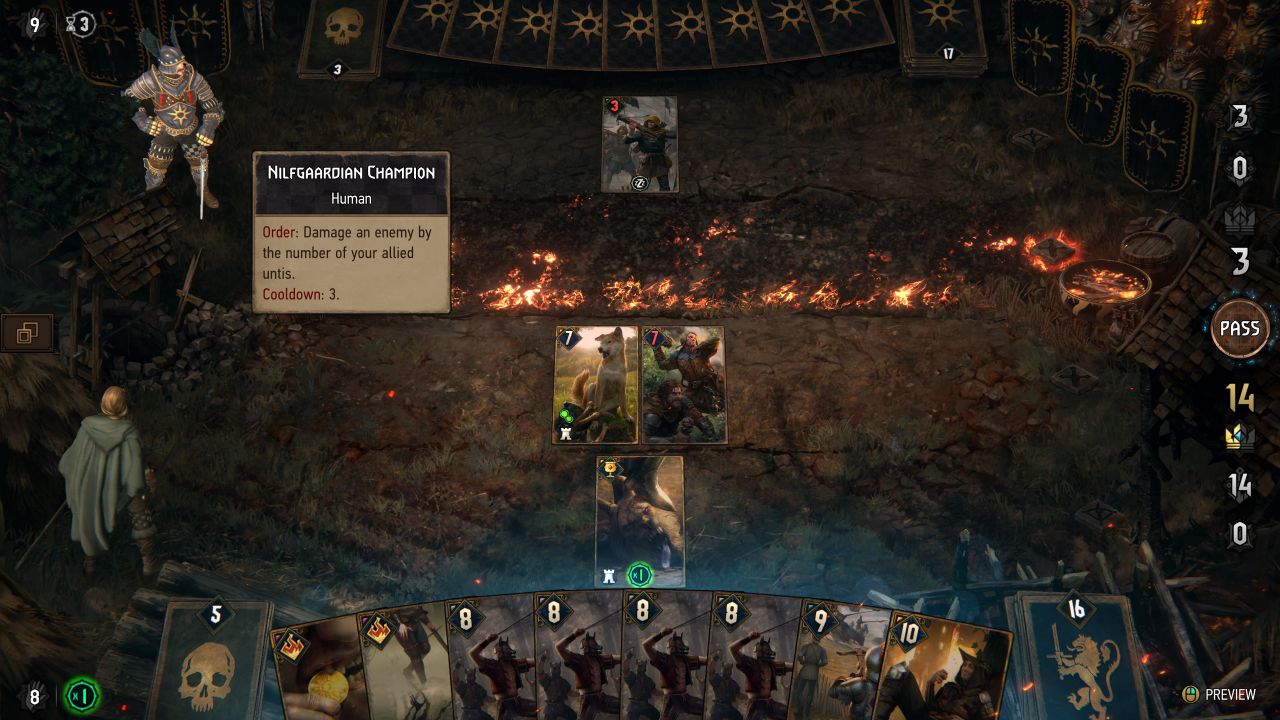View your lion-crest deck pile
This screenshot has width=1280, height=720.
click(1076, 655)
